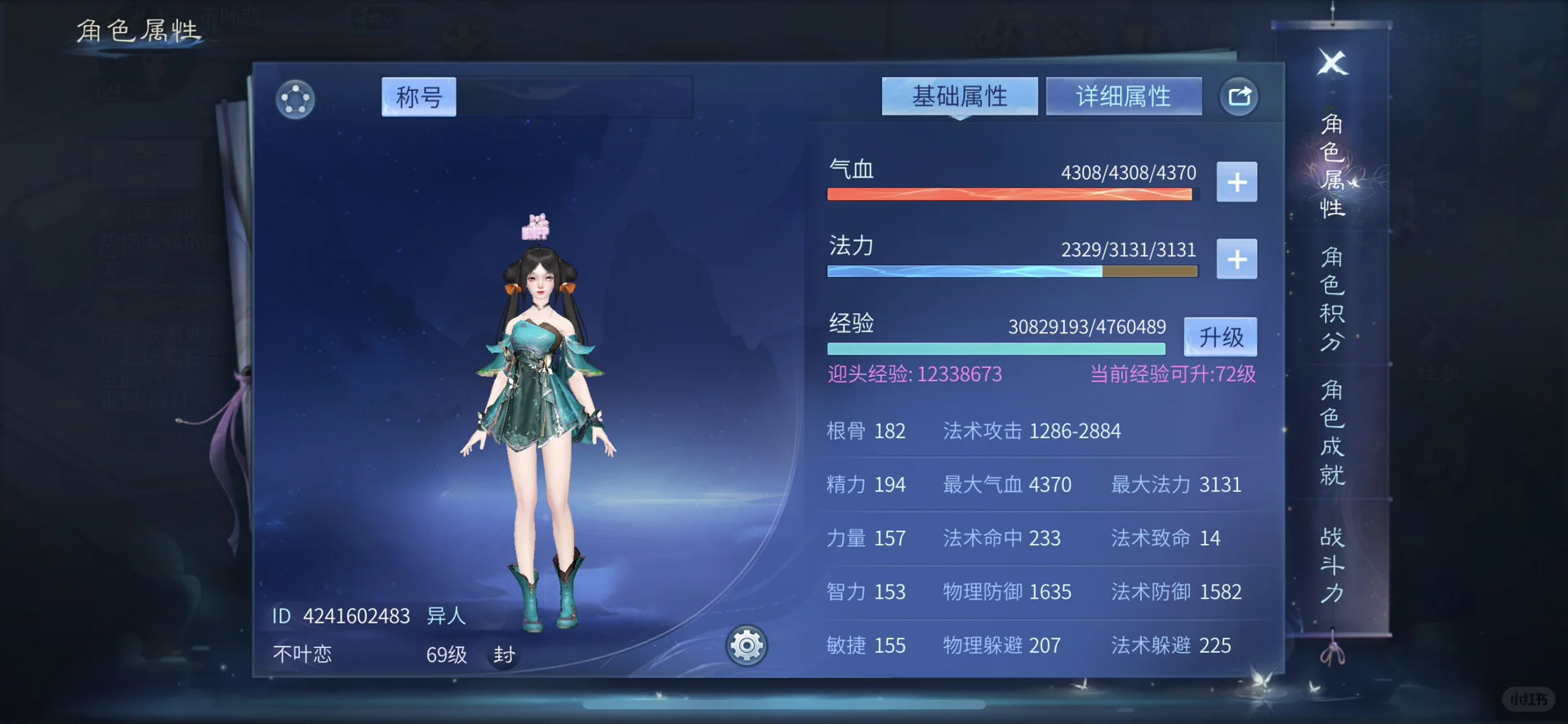Click the camera rotation icon top-left of panel

295,99
